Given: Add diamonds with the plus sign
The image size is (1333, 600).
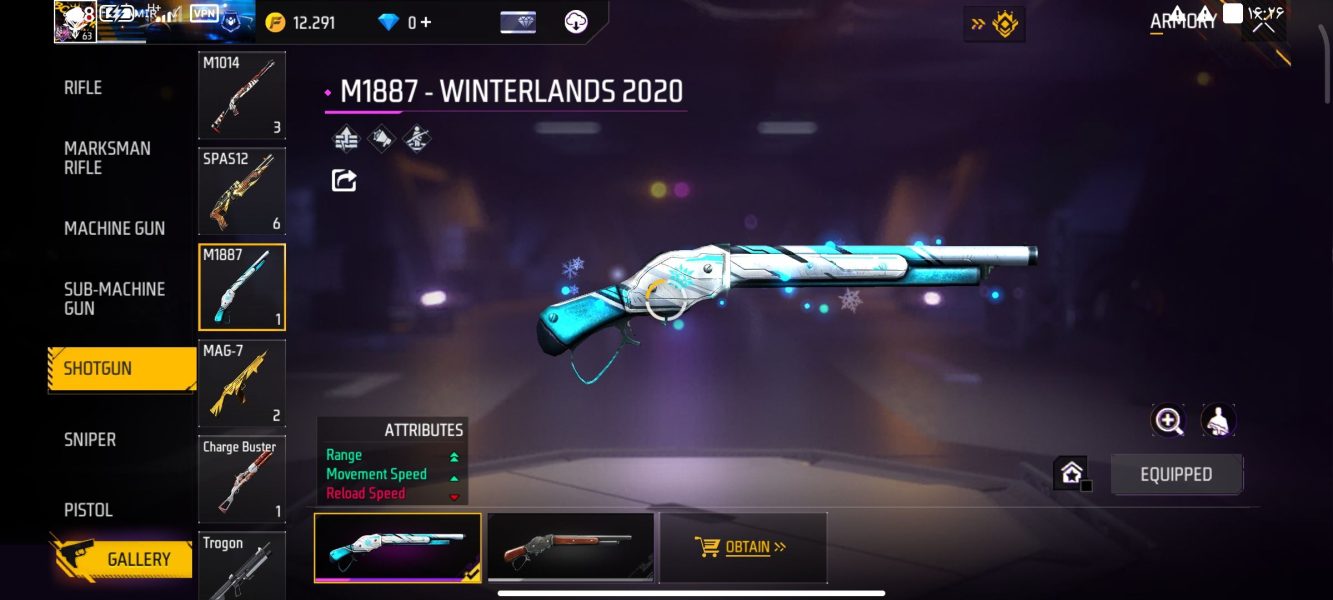Looking at the screenshot, I should 427,22.
